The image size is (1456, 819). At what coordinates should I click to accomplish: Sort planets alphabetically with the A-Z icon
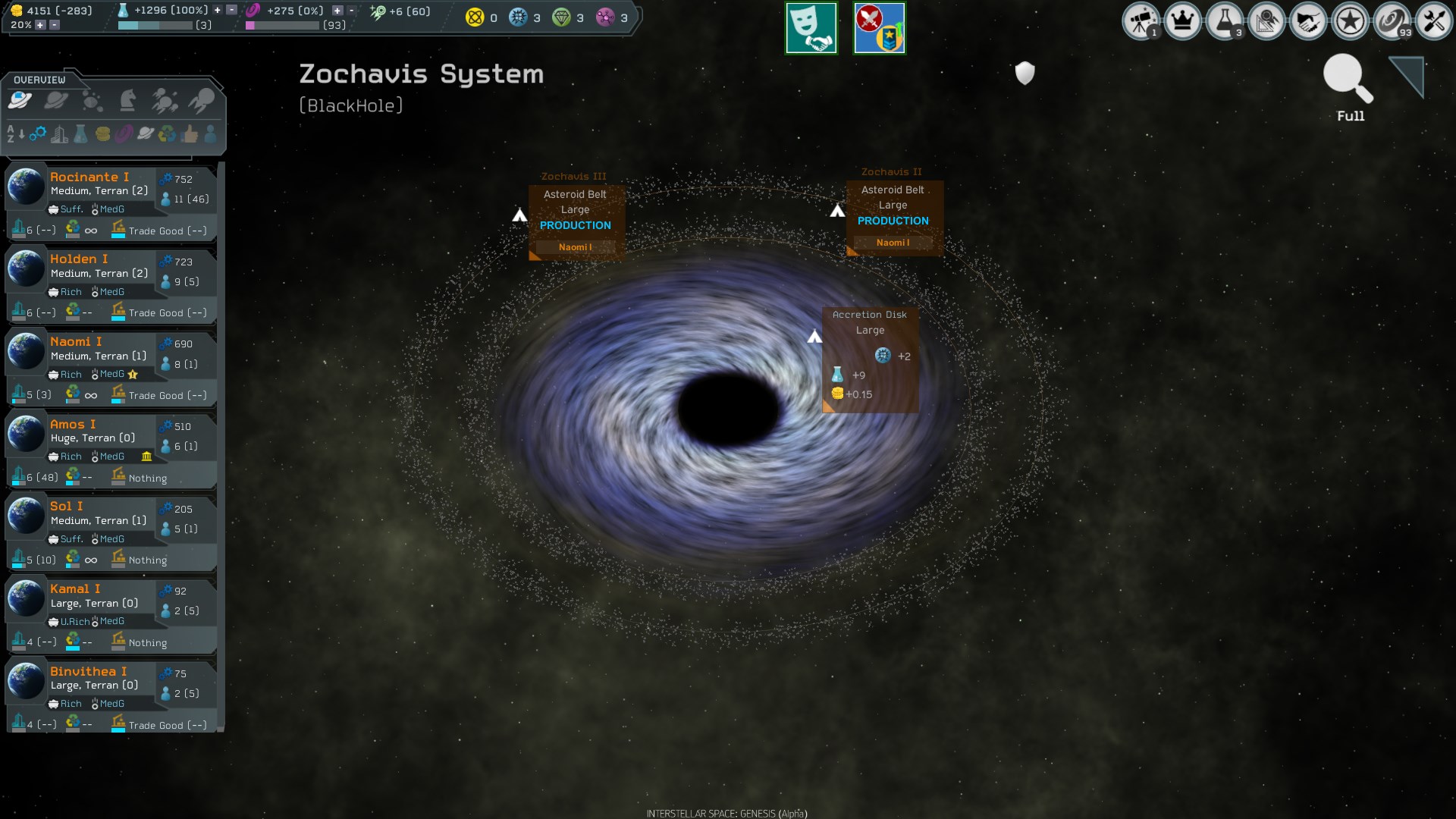tap(13, 135)
